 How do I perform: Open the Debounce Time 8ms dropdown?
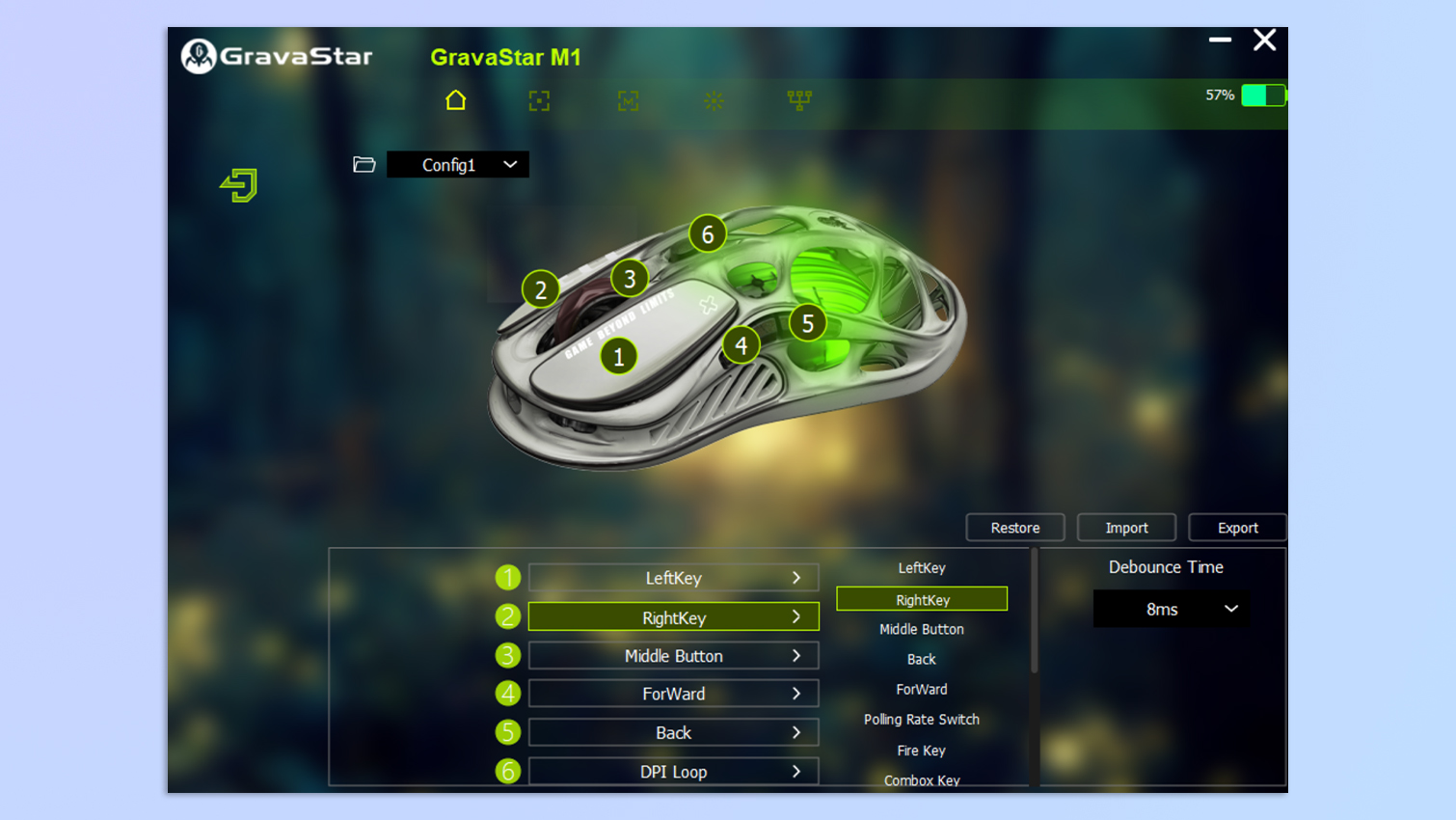point(1170,609)
